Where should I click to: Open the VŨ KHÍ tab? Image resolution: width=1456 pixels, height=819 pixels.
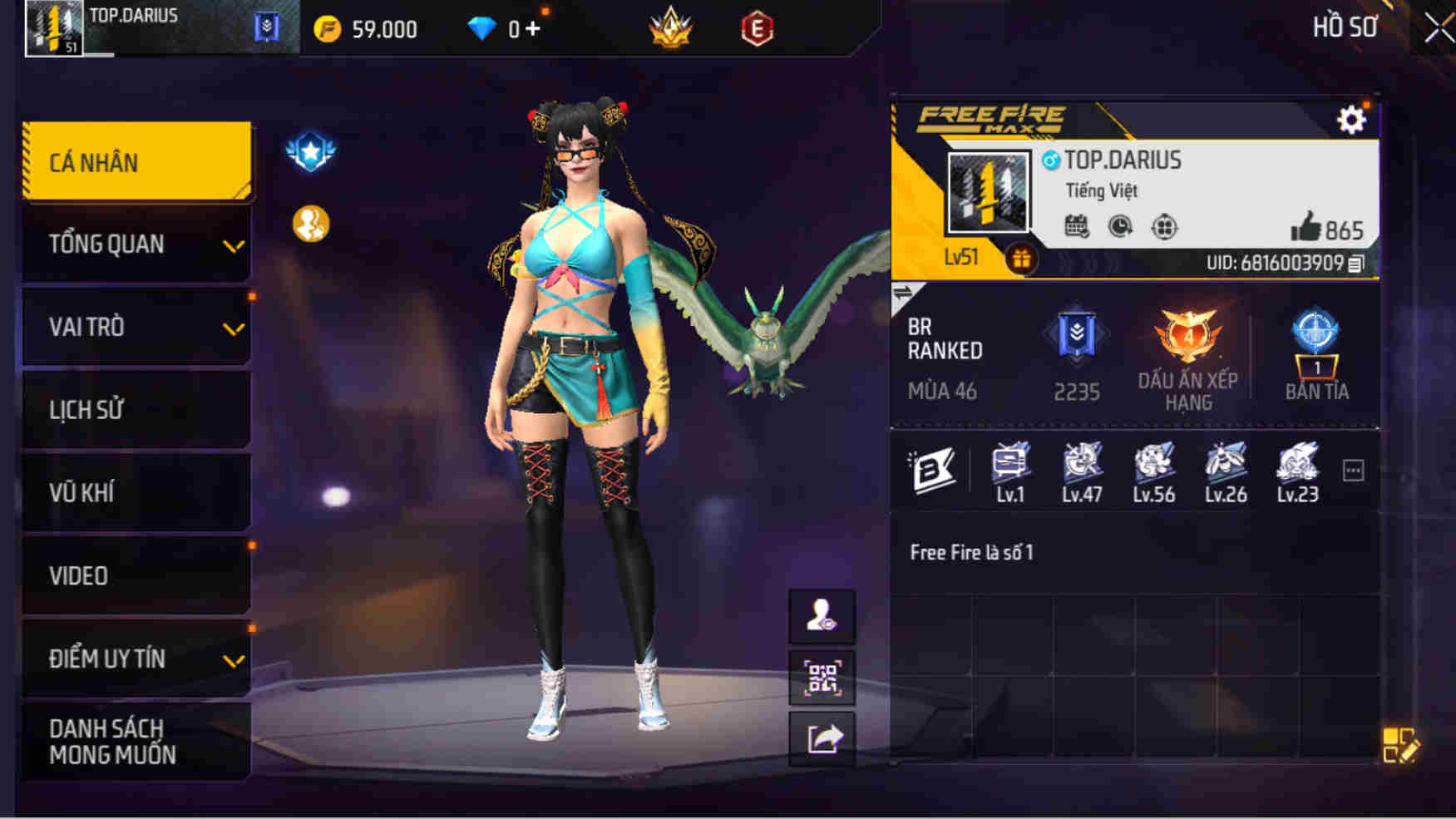136,492
